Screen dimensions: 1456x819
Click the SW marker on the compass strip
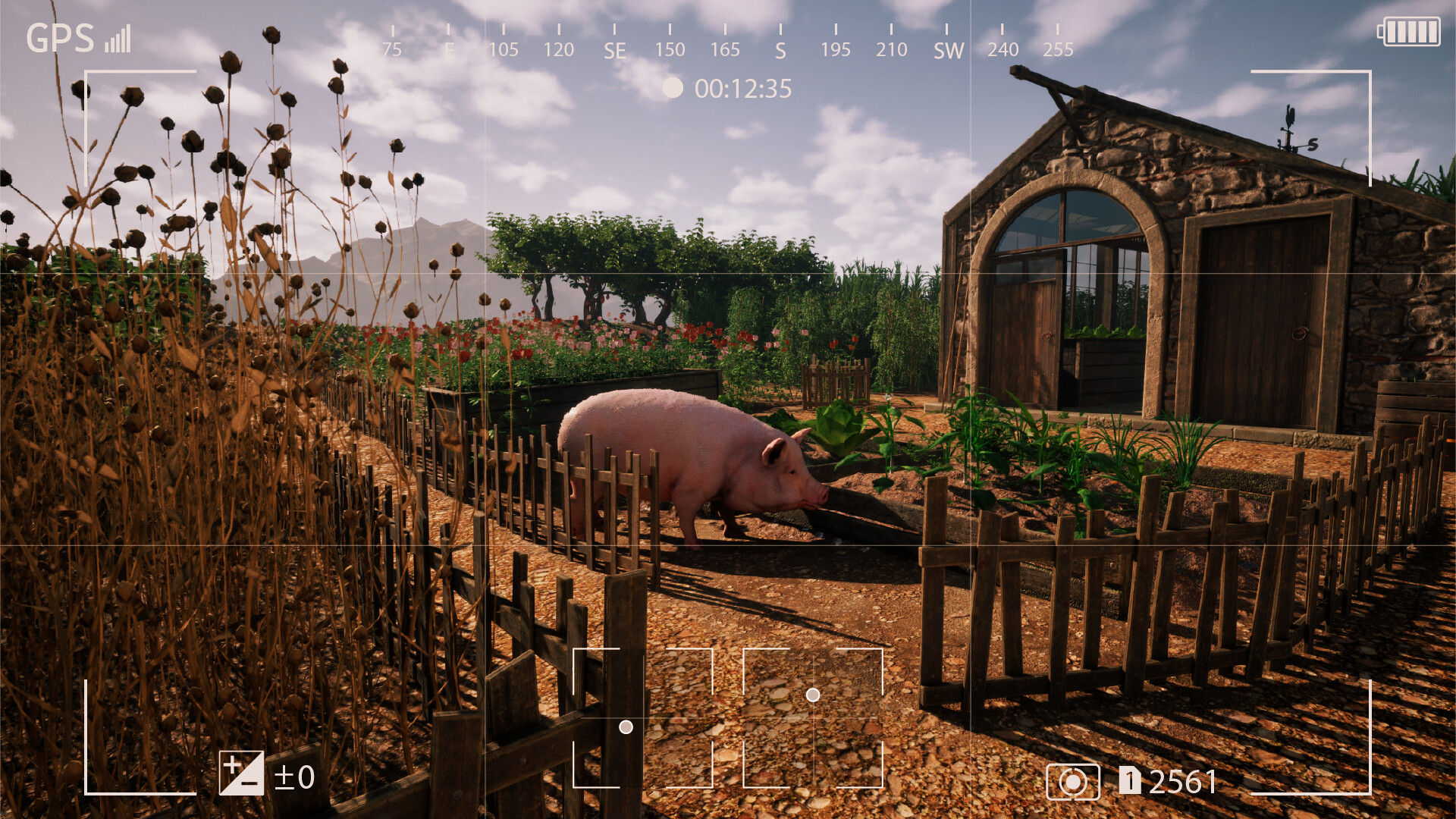(x=947, y=50)
